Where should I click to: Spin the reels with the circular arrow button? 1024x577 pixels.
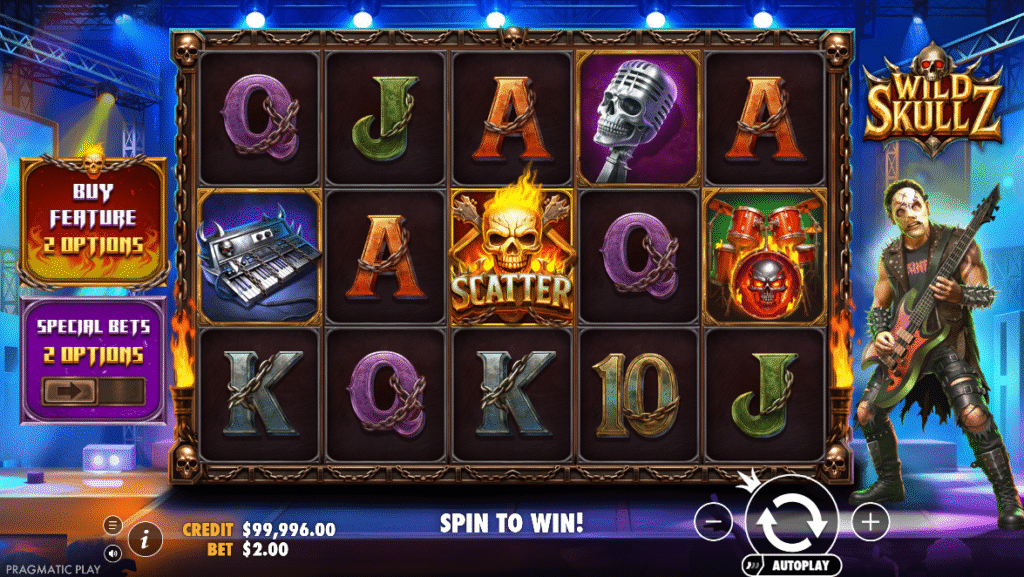pyautogui.click(x=790, y=520)
